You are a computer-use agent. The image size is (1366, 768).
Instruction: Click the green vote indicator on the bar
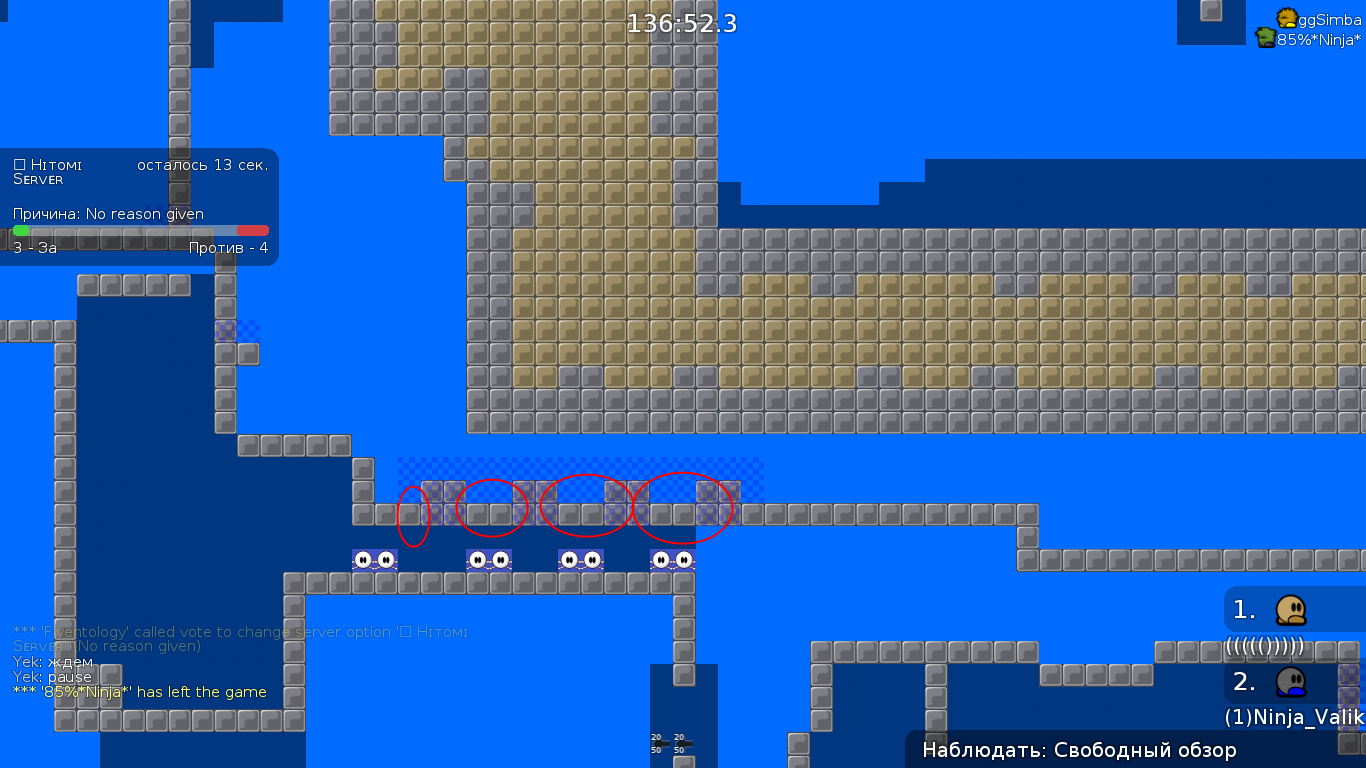(19, 231)
